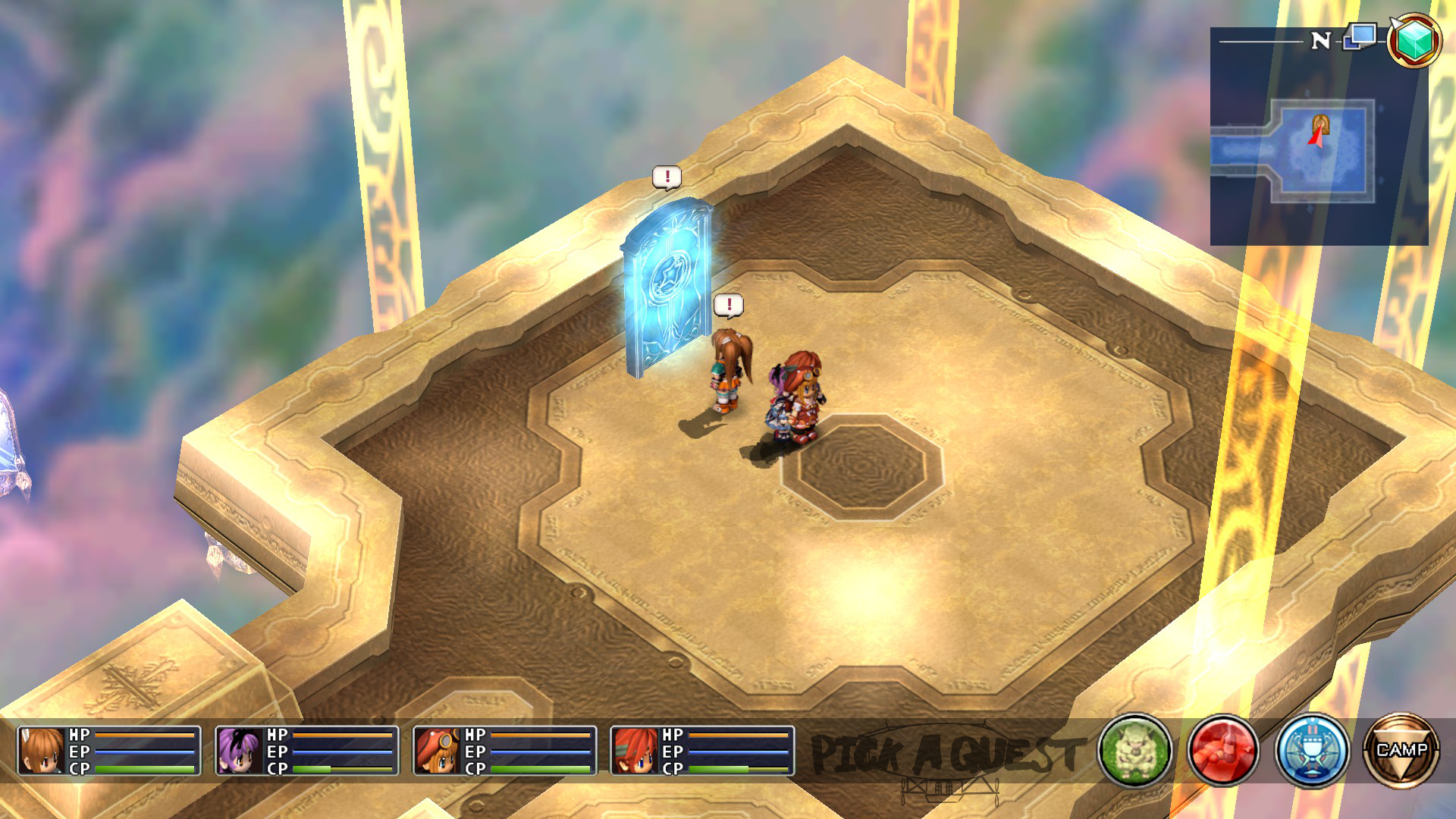Click the blue chalice round icon
Viewport: 1456px width, 819px height.
[1312, 751]
